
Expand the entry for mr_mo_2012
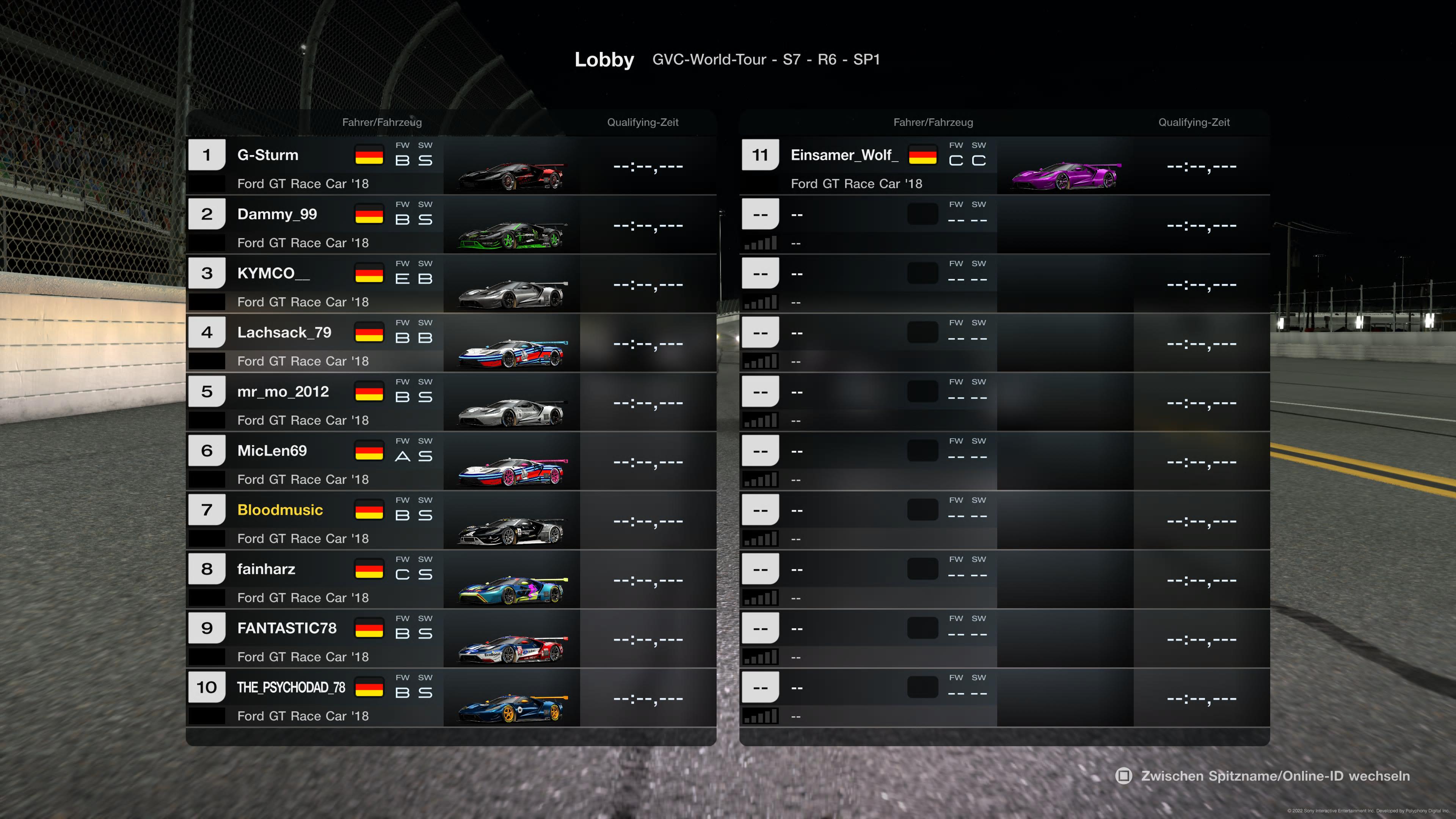(x=282, y=391)
